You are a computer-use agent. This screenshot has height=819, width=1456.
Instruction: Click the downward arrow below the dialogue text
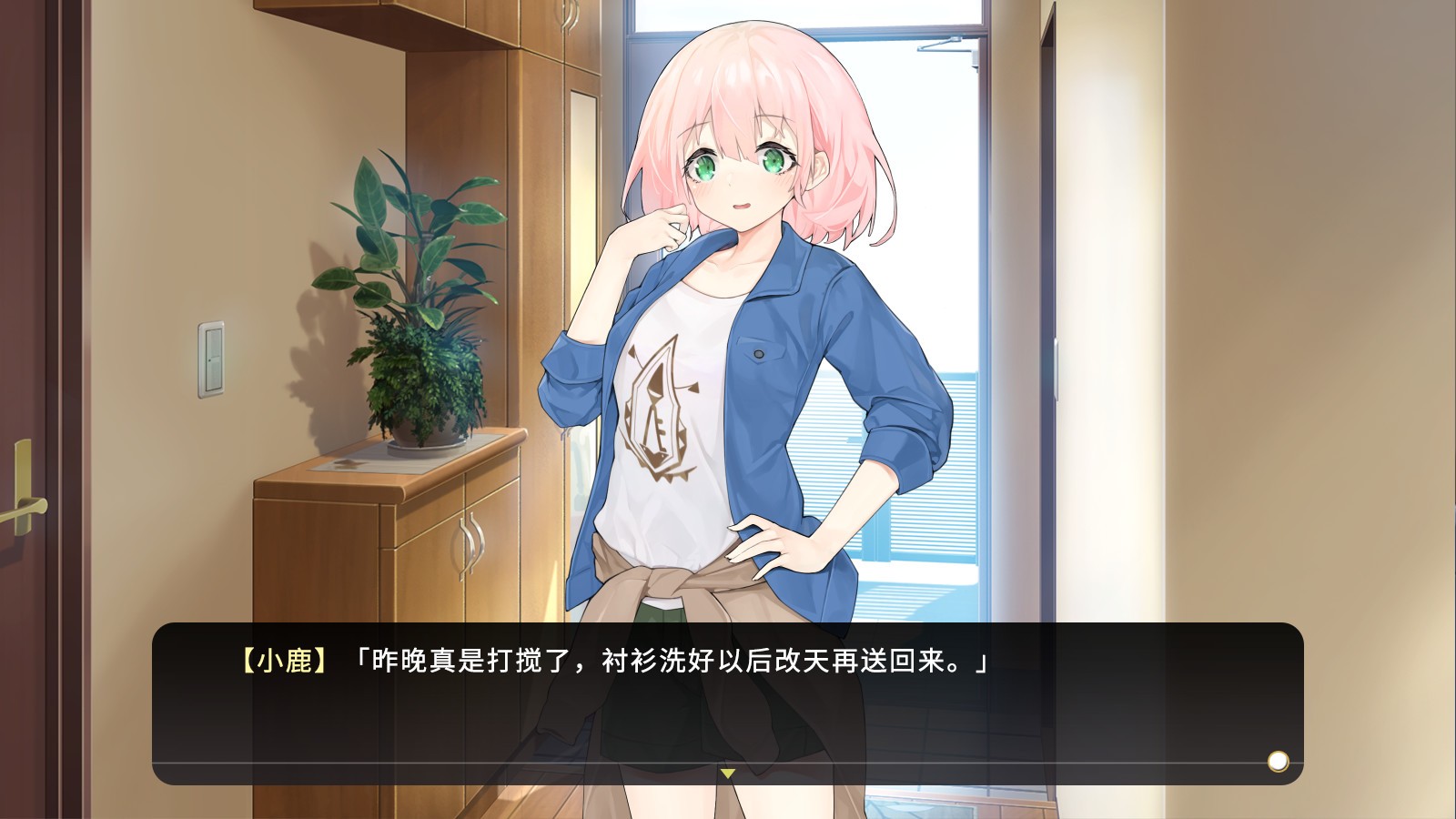(727, 773)
